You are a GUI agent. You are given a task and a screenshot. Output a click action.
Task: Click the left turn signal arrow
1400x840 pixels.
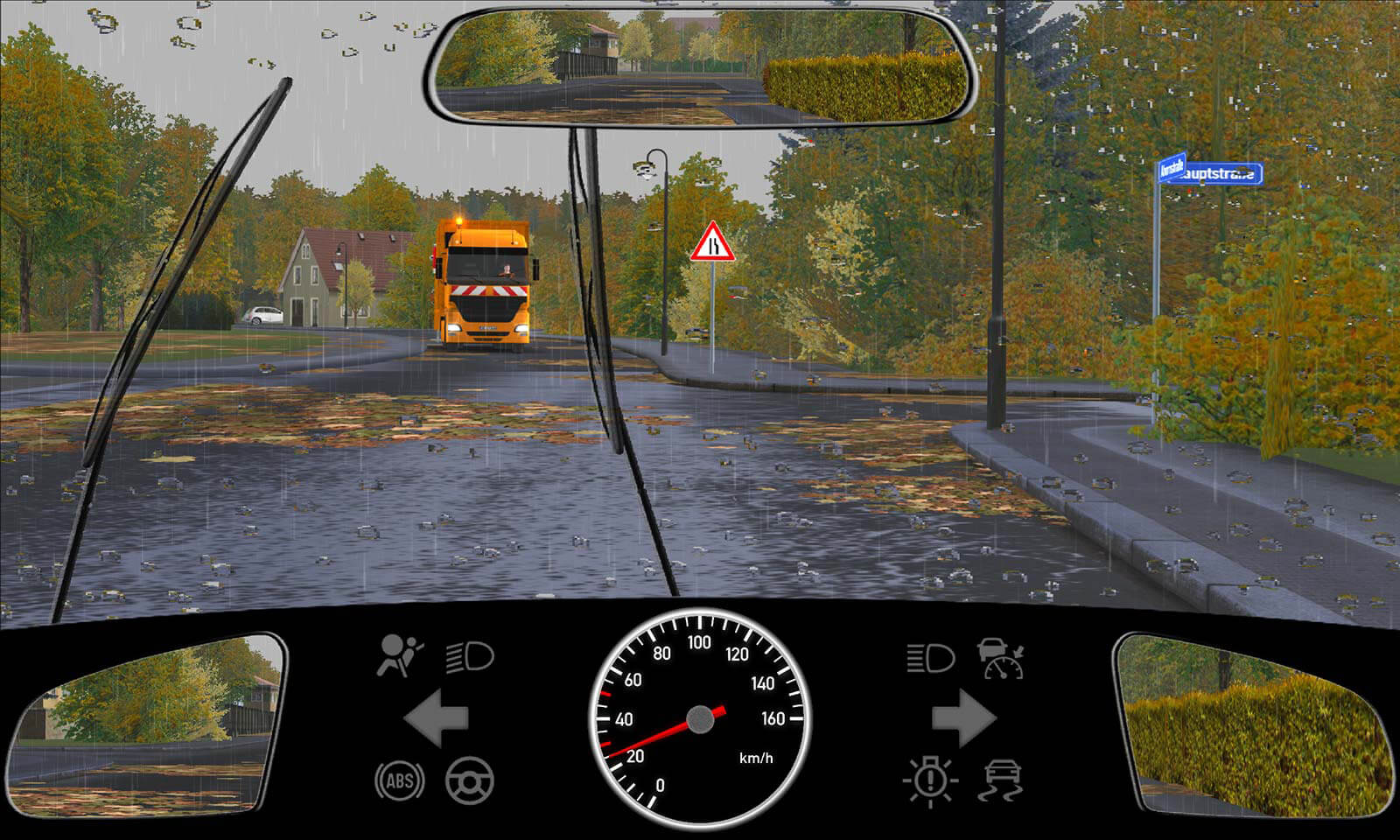point(436,718)
